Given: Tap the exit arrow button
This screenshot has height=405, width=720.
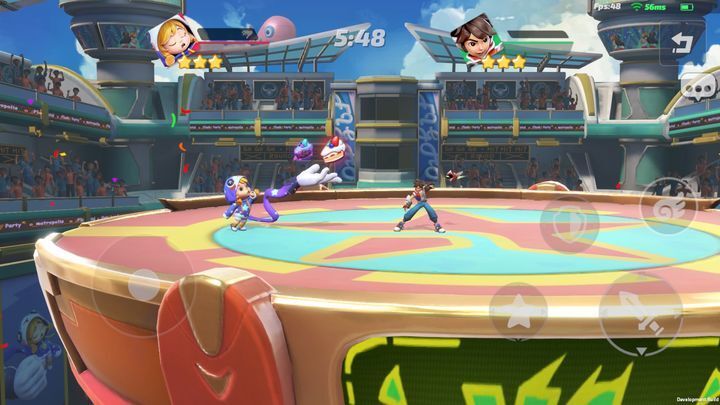Looking at the screenshot, I should pyautogui.click(x=682, y=42).
